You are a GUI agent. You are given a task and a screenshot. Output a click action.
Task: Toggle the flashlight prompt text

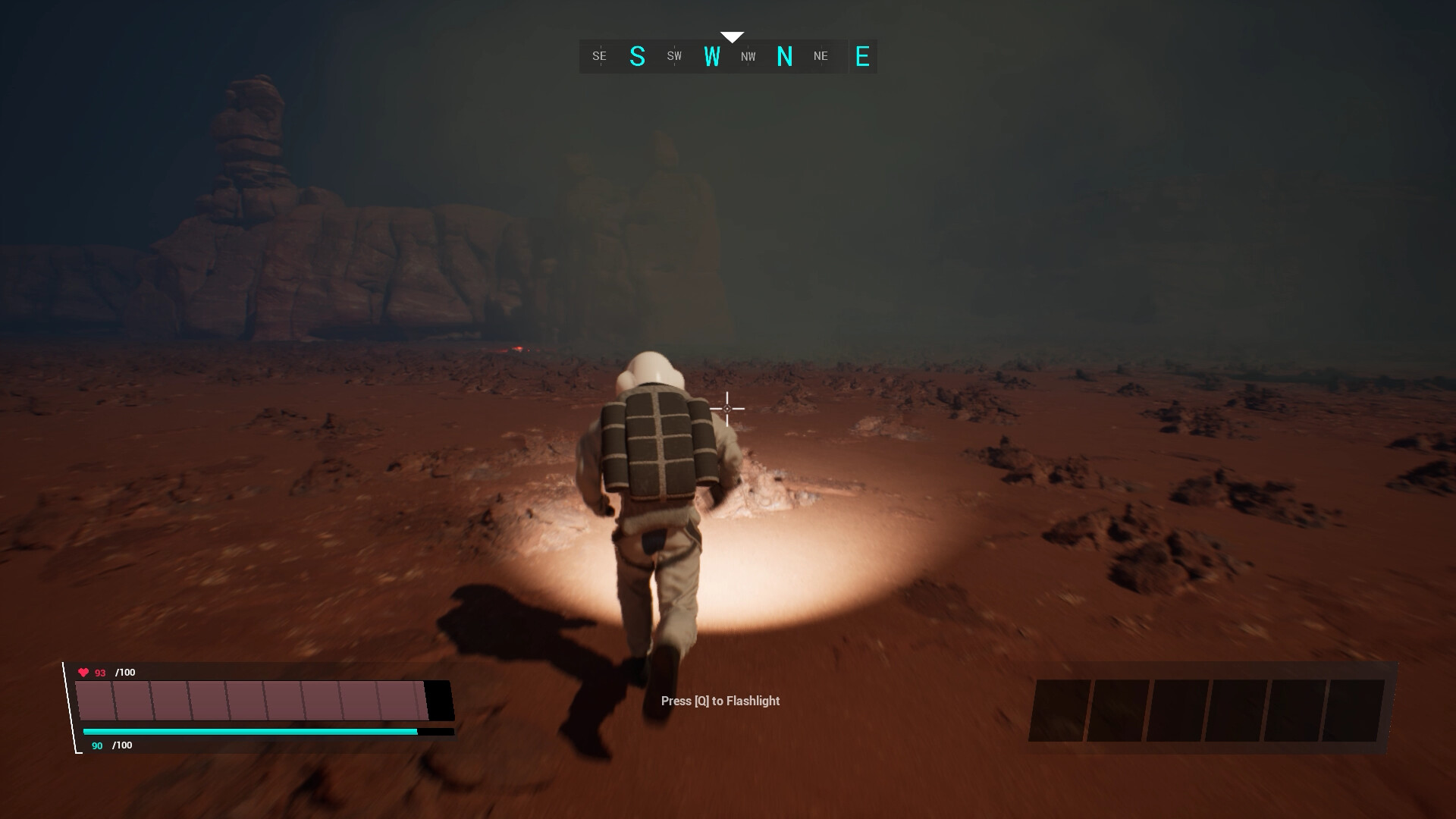click(718, 701)
